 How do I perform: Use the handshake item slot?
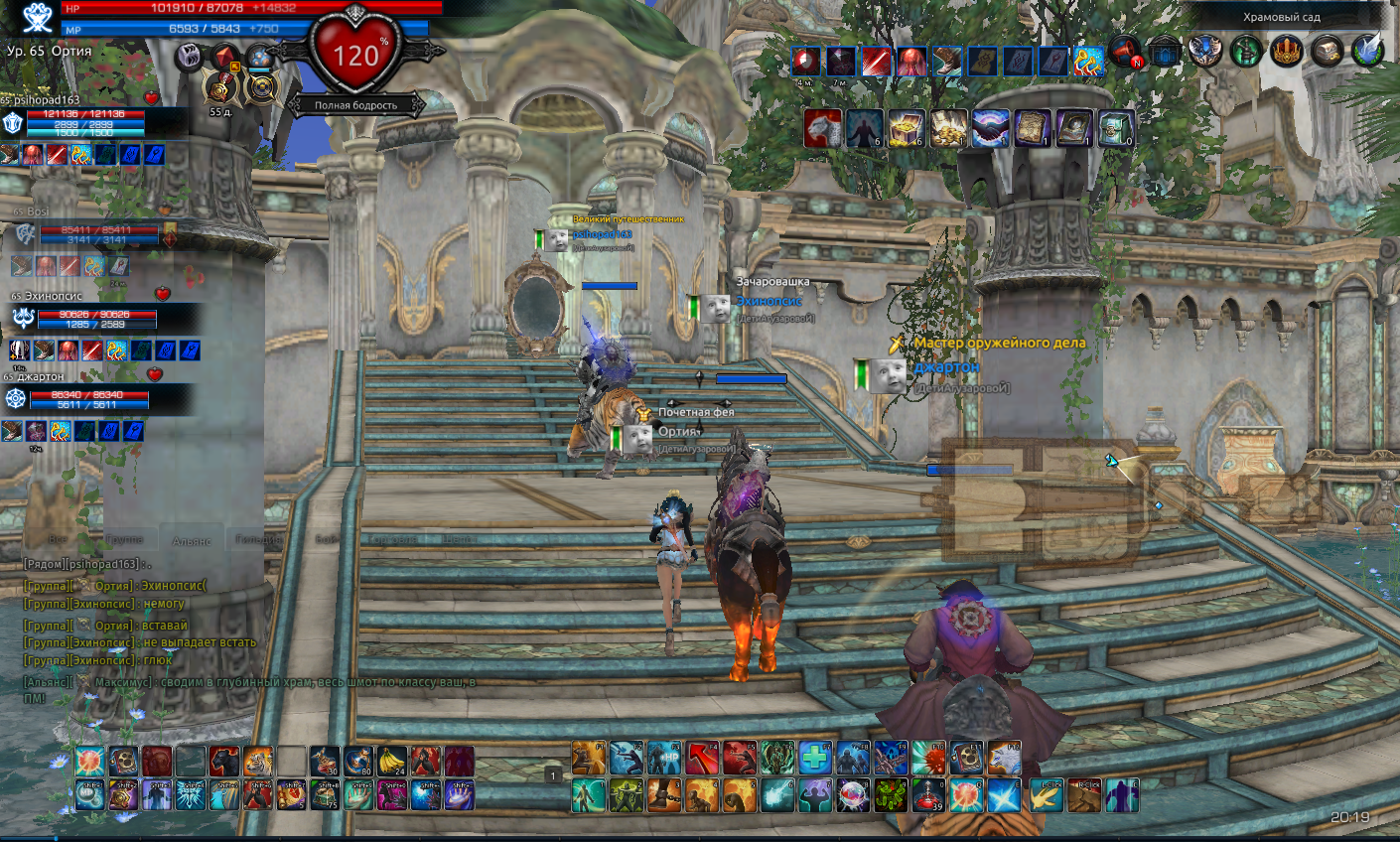click(x=990, y=129)
